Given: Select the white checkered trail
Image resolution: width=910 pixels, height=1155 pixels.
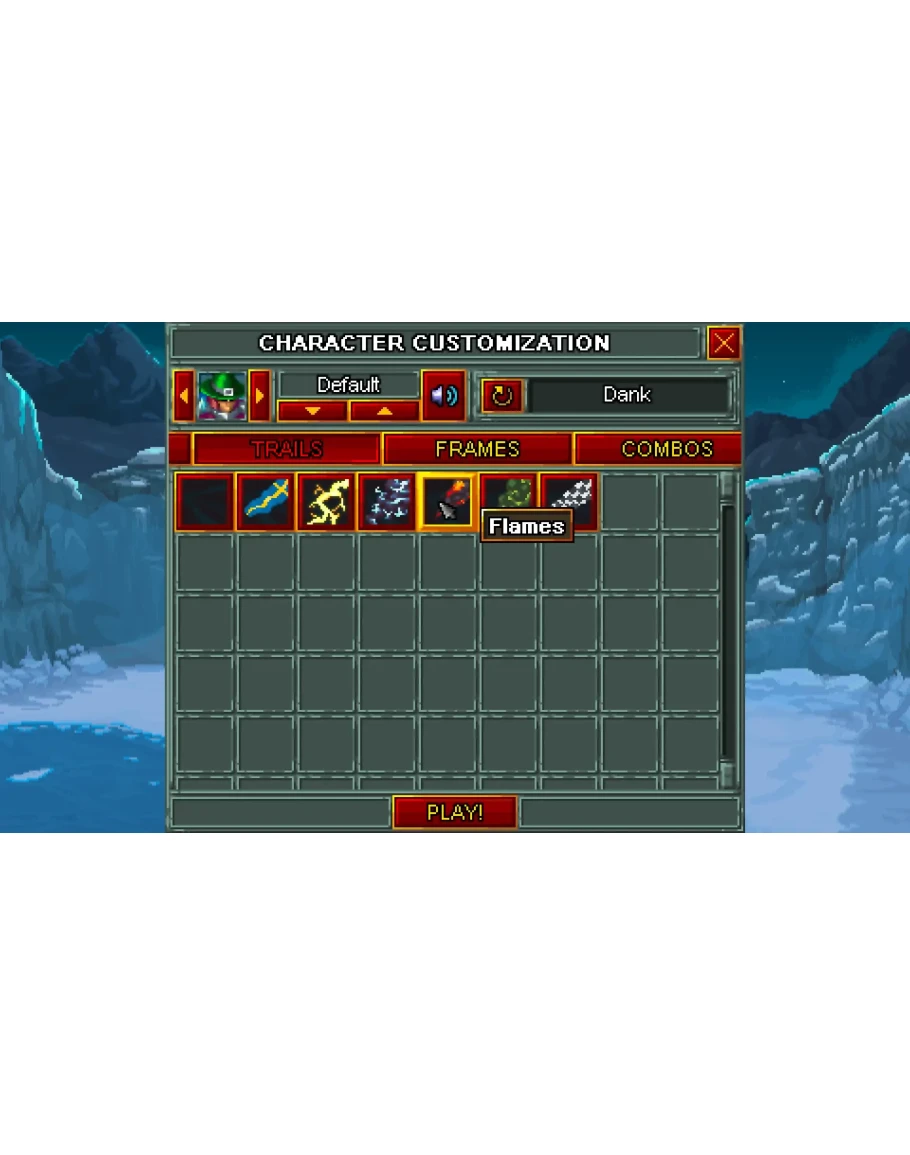Looking at the screenshot, I should [x=571, y=494].
